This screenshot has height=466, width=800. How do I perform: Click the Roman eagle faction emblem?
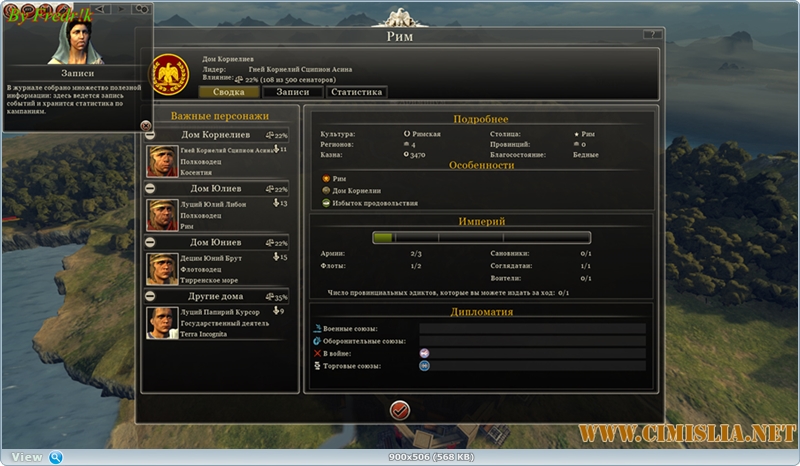click(x=169, y=74)
